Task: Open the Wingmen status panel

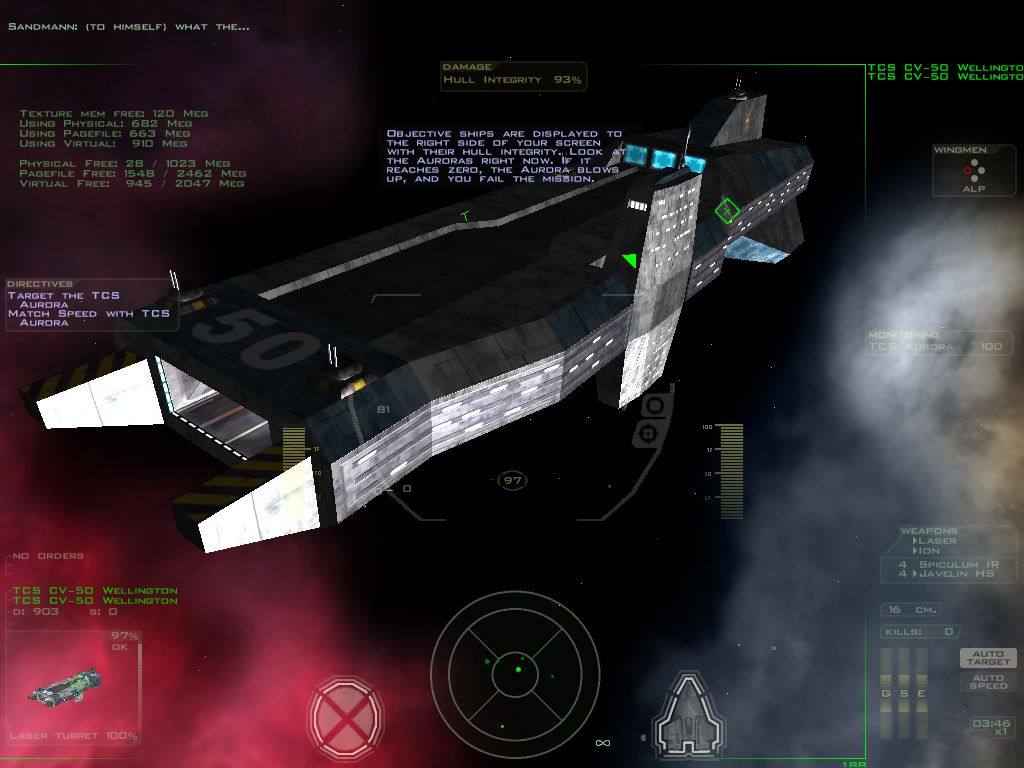Action: pos(973,171)
